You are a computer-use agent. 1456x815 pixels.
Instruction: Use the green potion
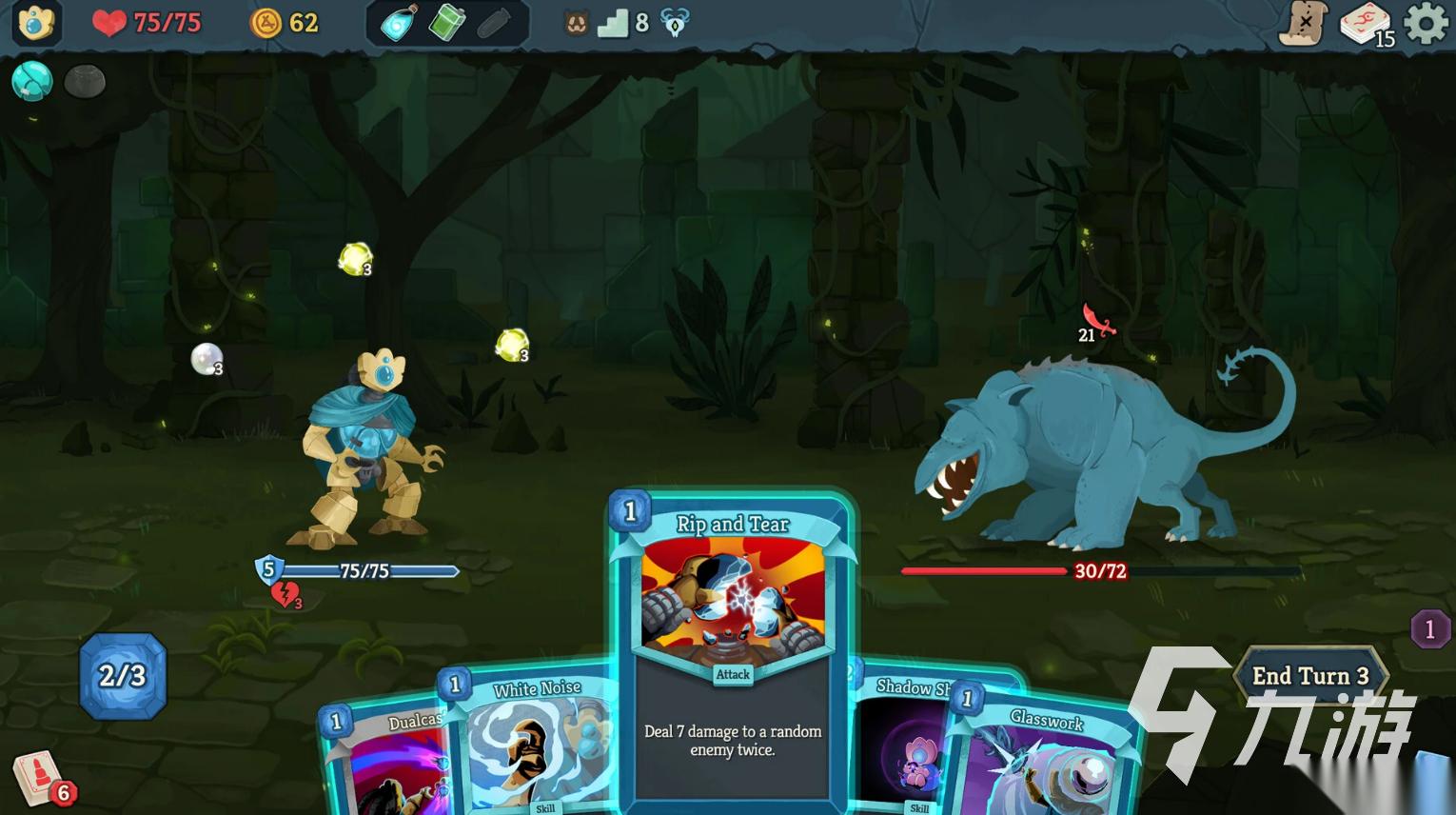[x=446, y=23]
